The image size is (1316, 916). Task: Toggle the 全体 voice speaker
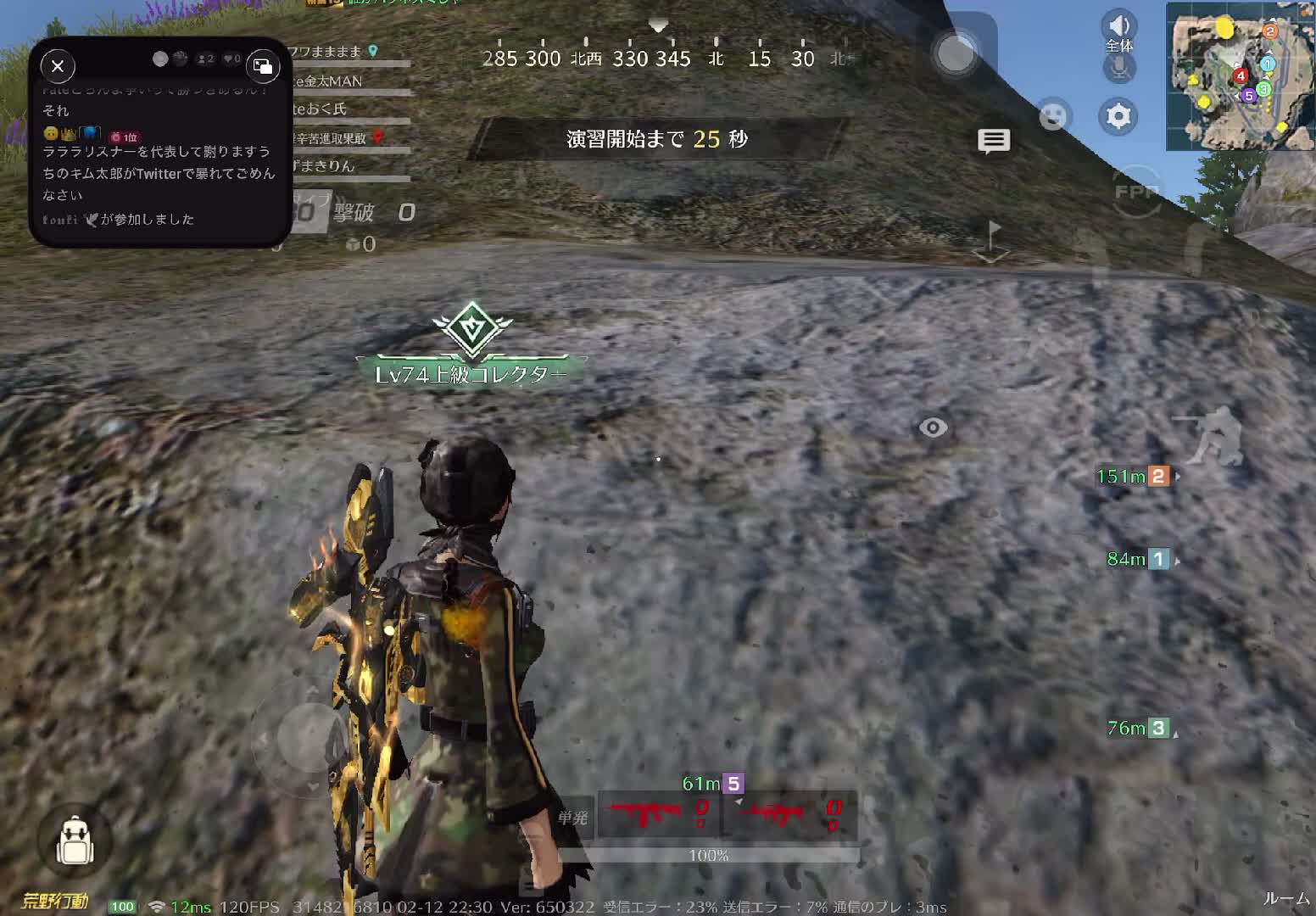click(x=1118, y=25)
